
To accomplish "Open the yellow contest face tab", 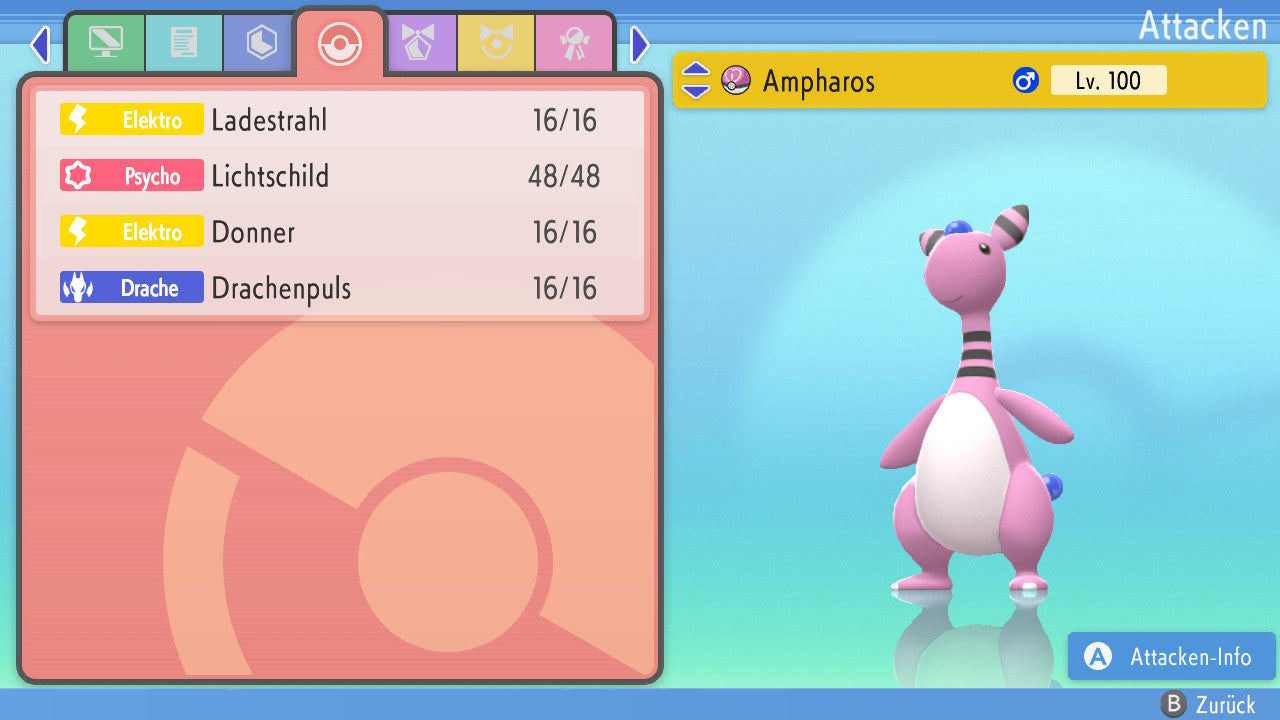I will click(496, 42).
